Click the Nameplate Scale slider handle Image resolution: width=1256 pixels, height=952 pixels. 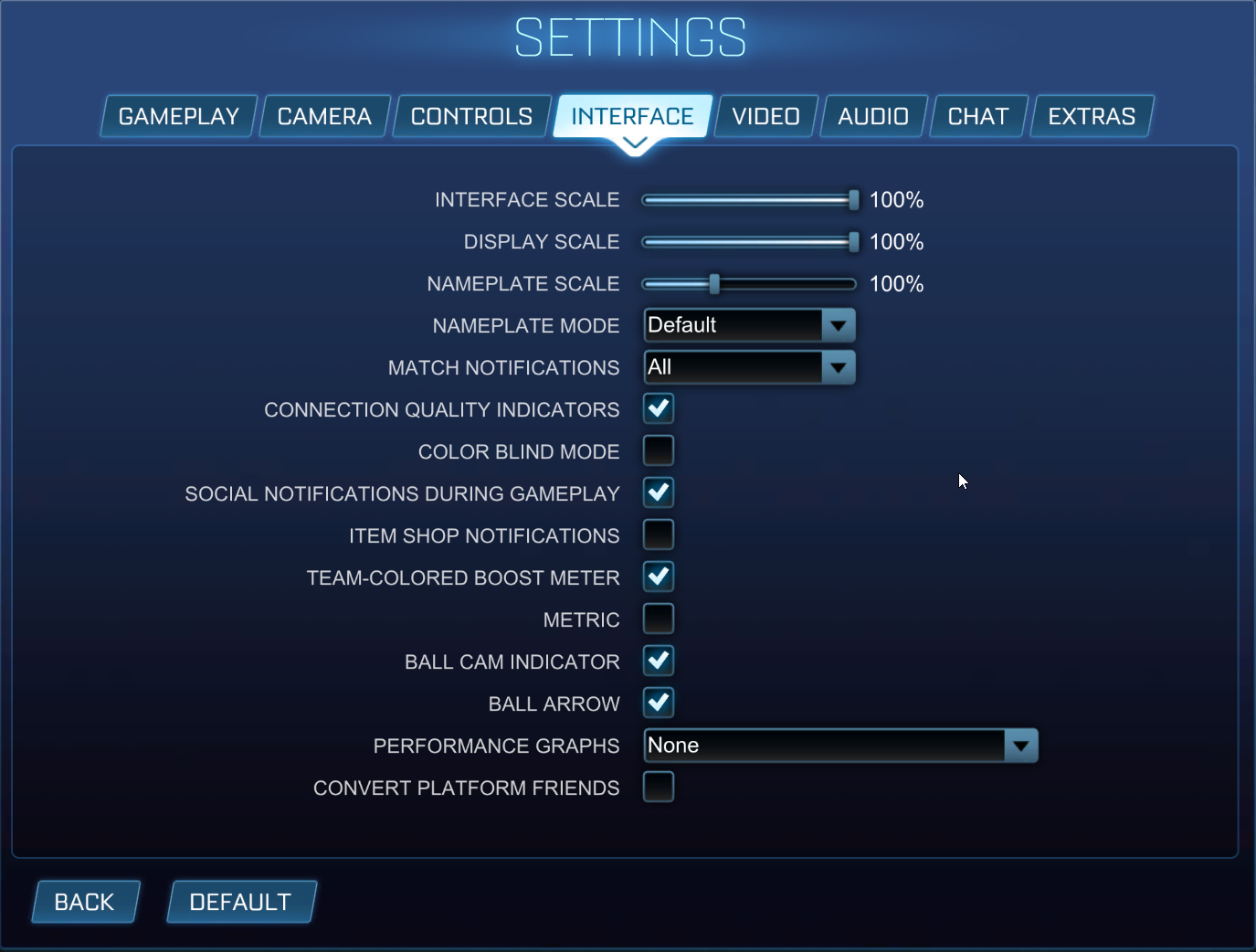coord(713,283)
